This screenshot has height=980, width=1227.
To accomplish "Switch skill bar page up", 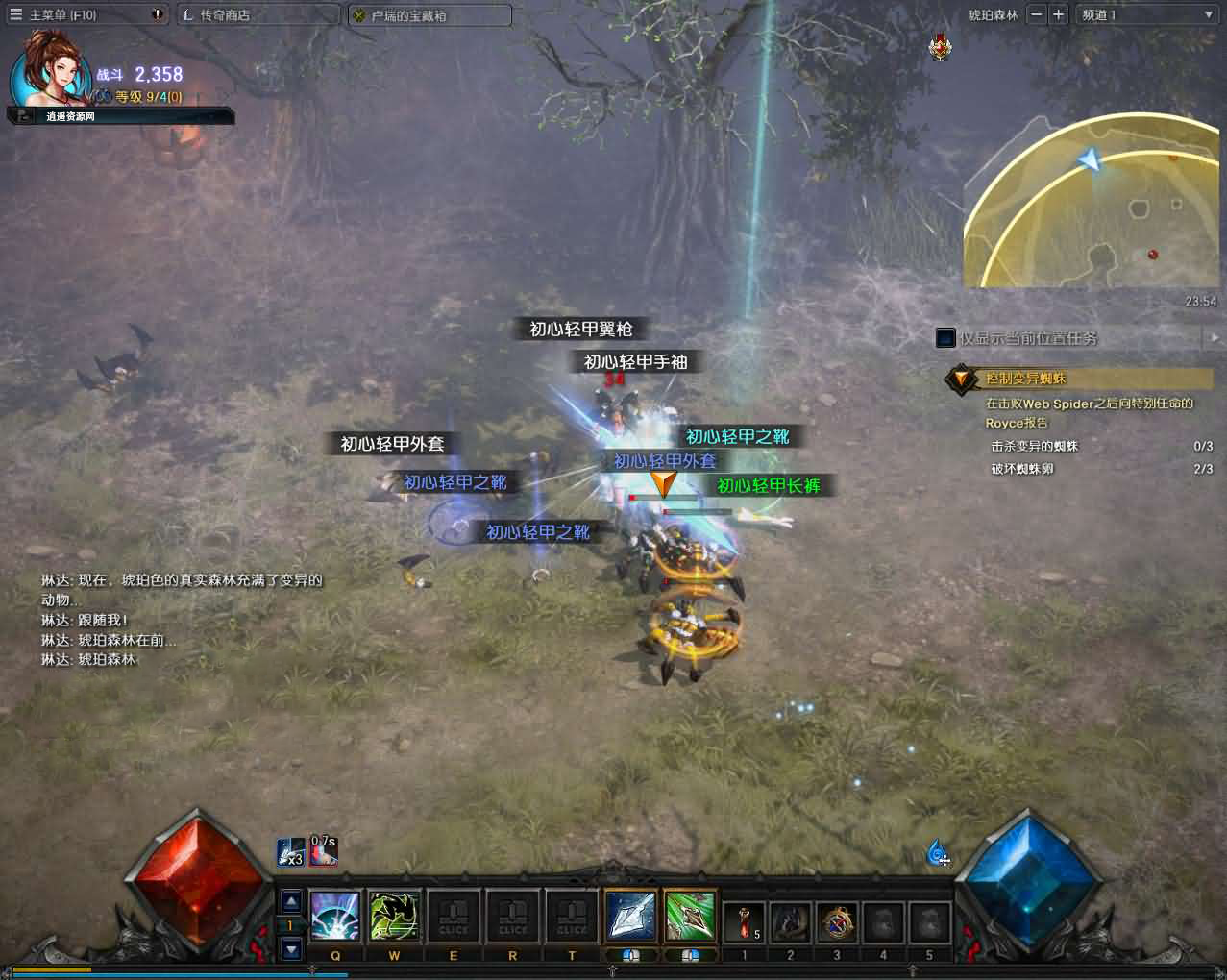I will pyautogui.click(x=291, y=900).
